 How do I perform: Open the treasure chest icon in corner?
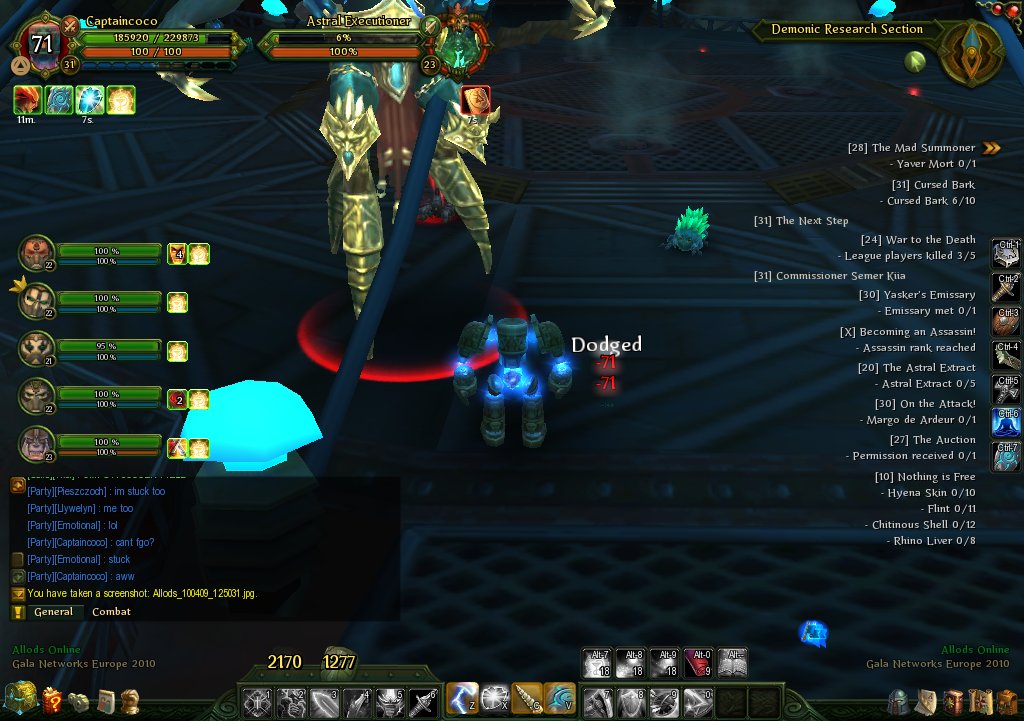[19, 698]
